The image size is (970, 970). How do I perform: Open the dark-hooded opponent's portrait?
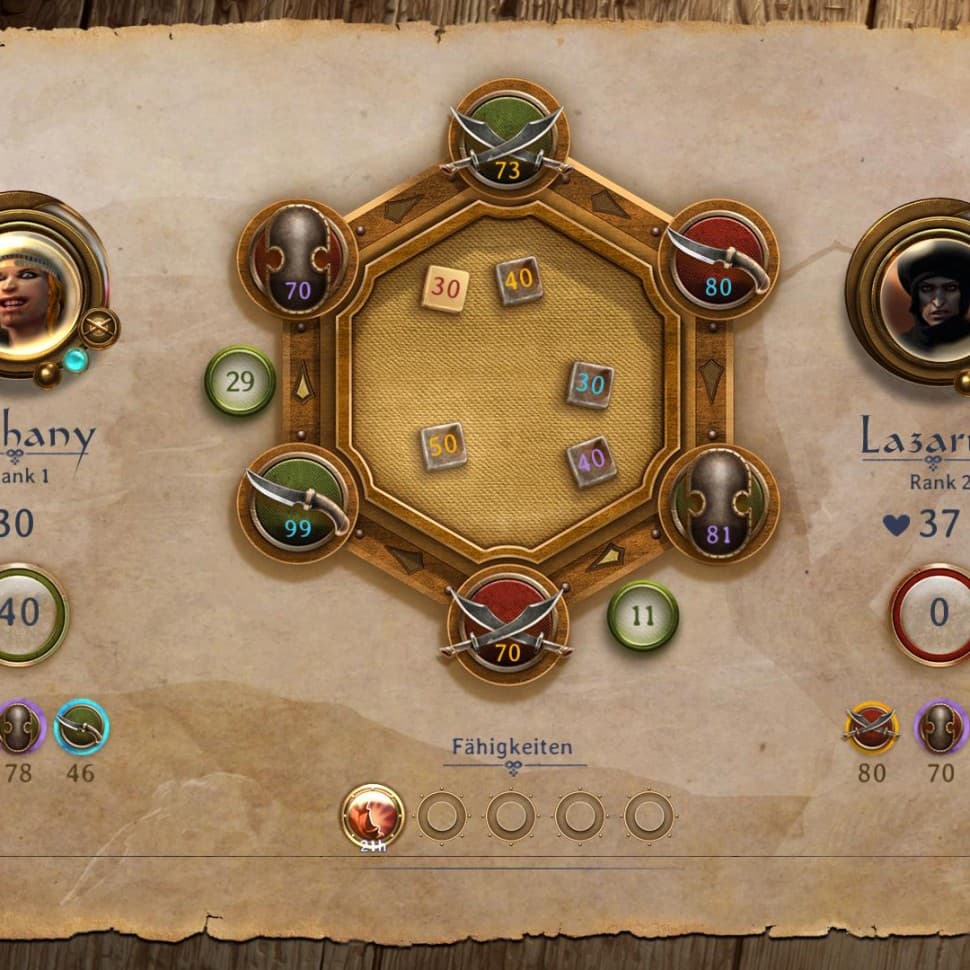coord(925,292)
